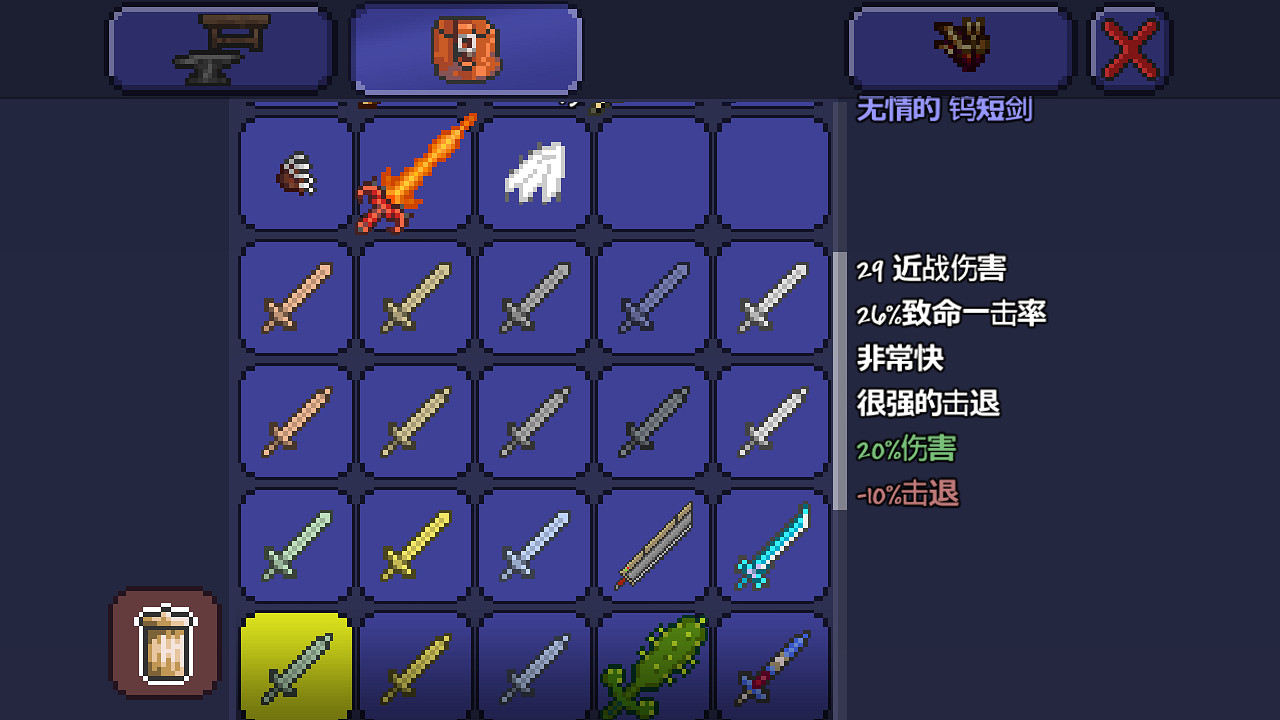Viewport: 1280px width, 720px height.
Task: Click the pale platinum sword in the second row
Action: pos(772,298)
